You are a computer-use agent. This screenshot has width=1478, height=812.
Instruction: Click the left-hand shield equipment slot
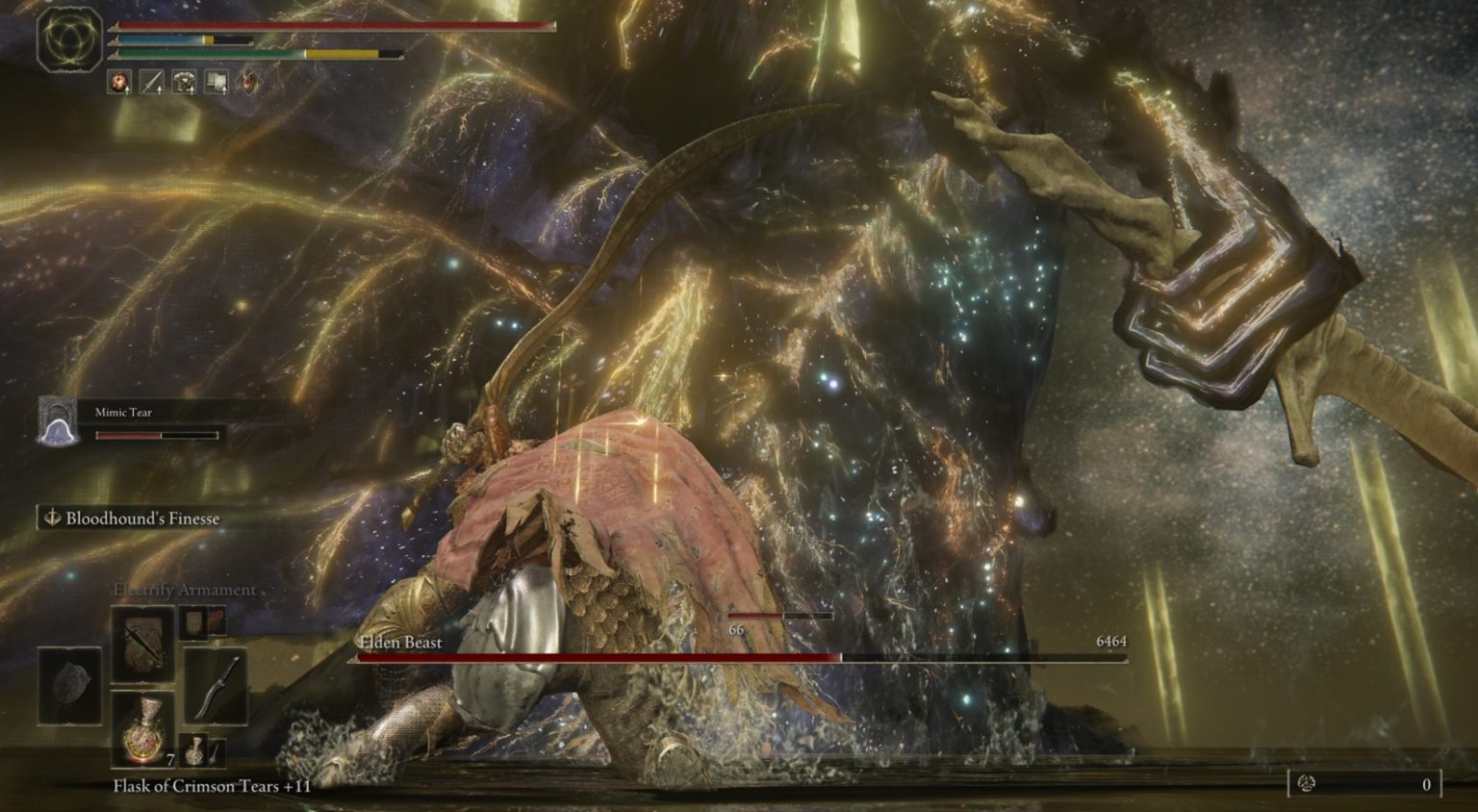pos(69,685)
